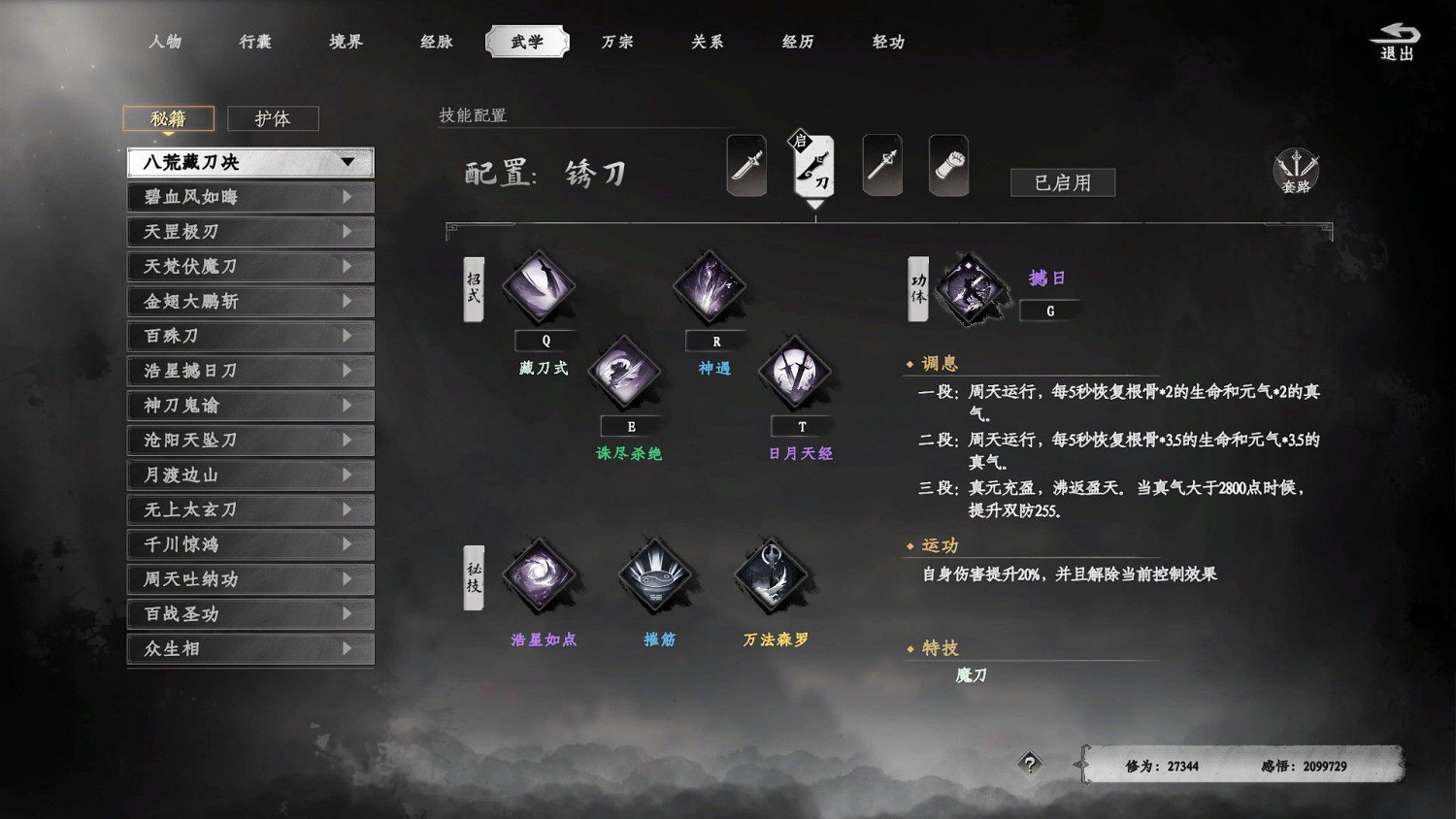The image size is (1456, 819).
Task: Expand the 天罡极刃 manual entry
Action: [248, 231]
